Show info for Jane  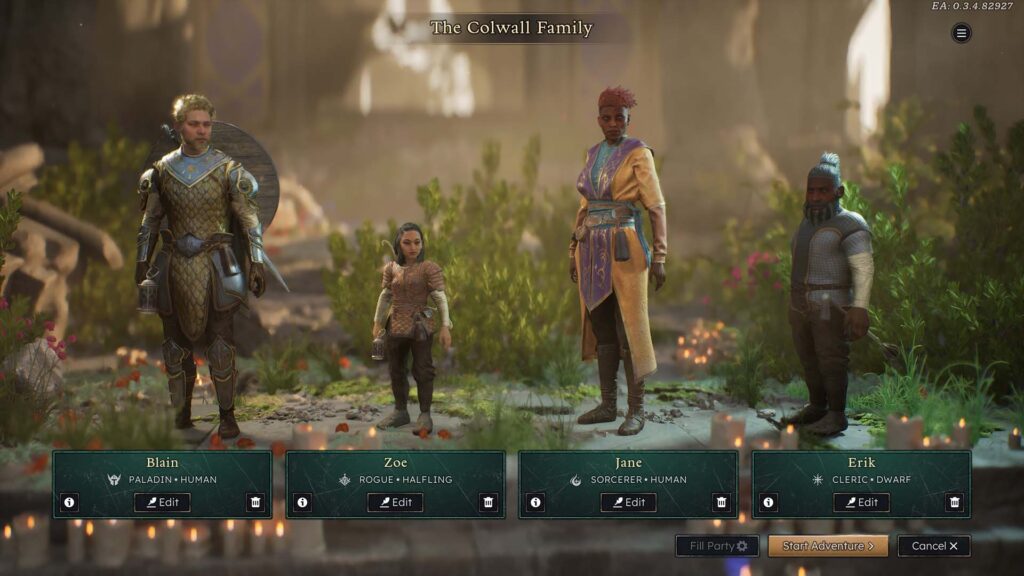(x=535, y=502)
